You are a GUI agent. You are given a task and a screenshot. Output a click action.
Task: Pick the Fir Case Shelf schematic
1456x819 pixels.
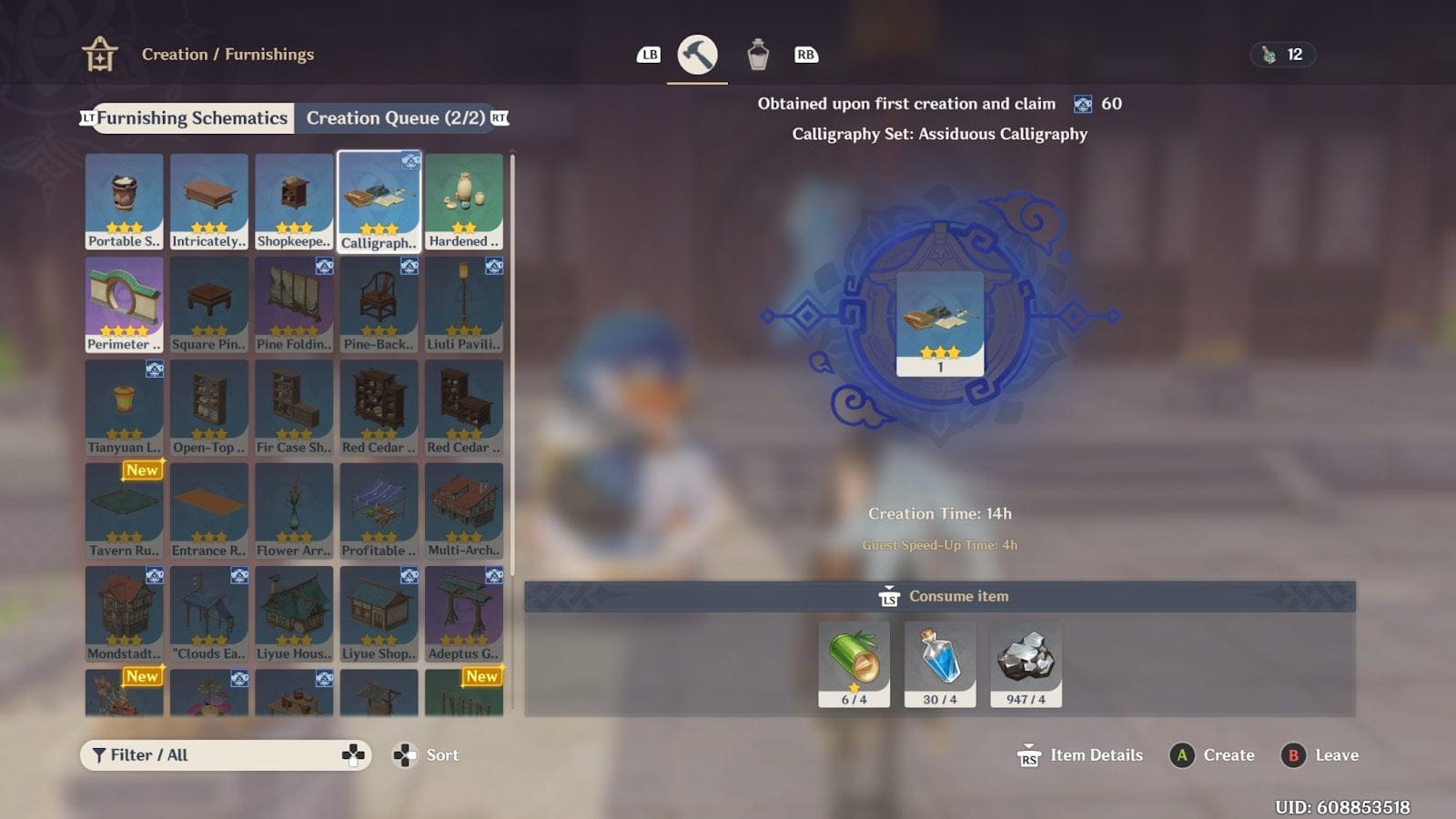[x=294, y=407]
